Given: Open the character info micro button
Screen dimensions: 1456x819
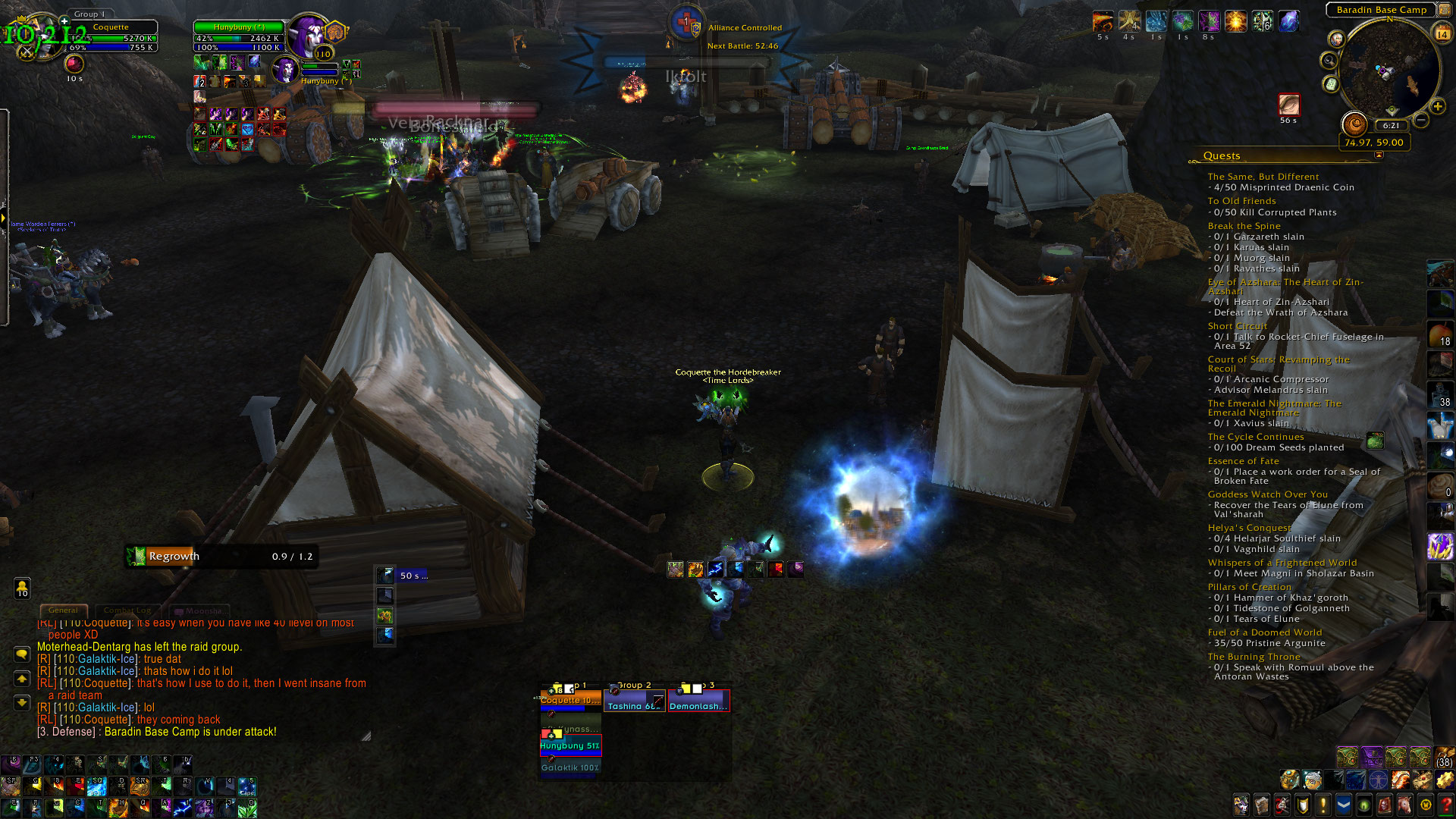Looking at the screenshot, I should 1241,804.
